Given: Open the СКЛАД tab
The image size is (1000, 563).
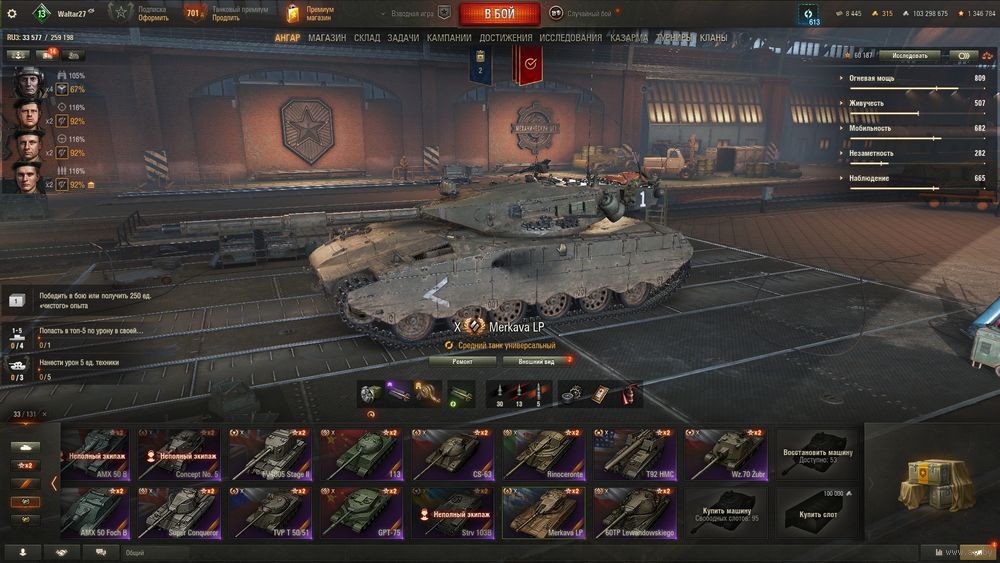Looking at the screenshot, I should (367, 38).
